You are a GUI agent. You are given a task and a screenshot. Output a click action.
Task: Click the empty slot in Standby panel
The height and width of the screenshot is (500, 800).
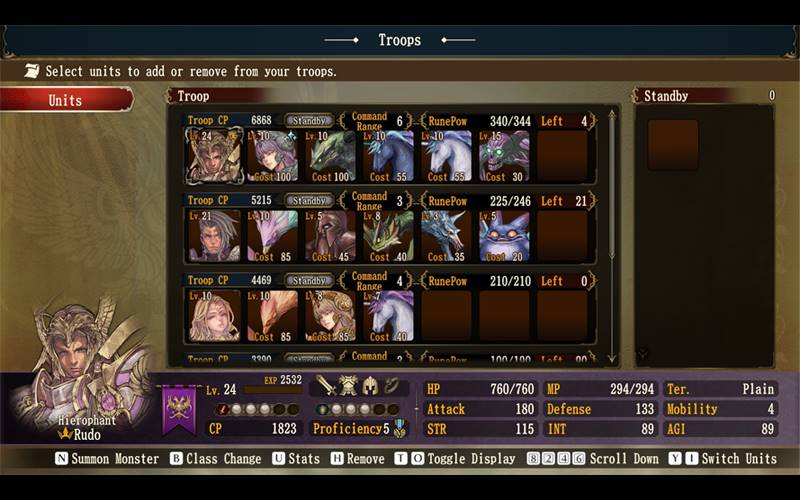pos(672,145)
